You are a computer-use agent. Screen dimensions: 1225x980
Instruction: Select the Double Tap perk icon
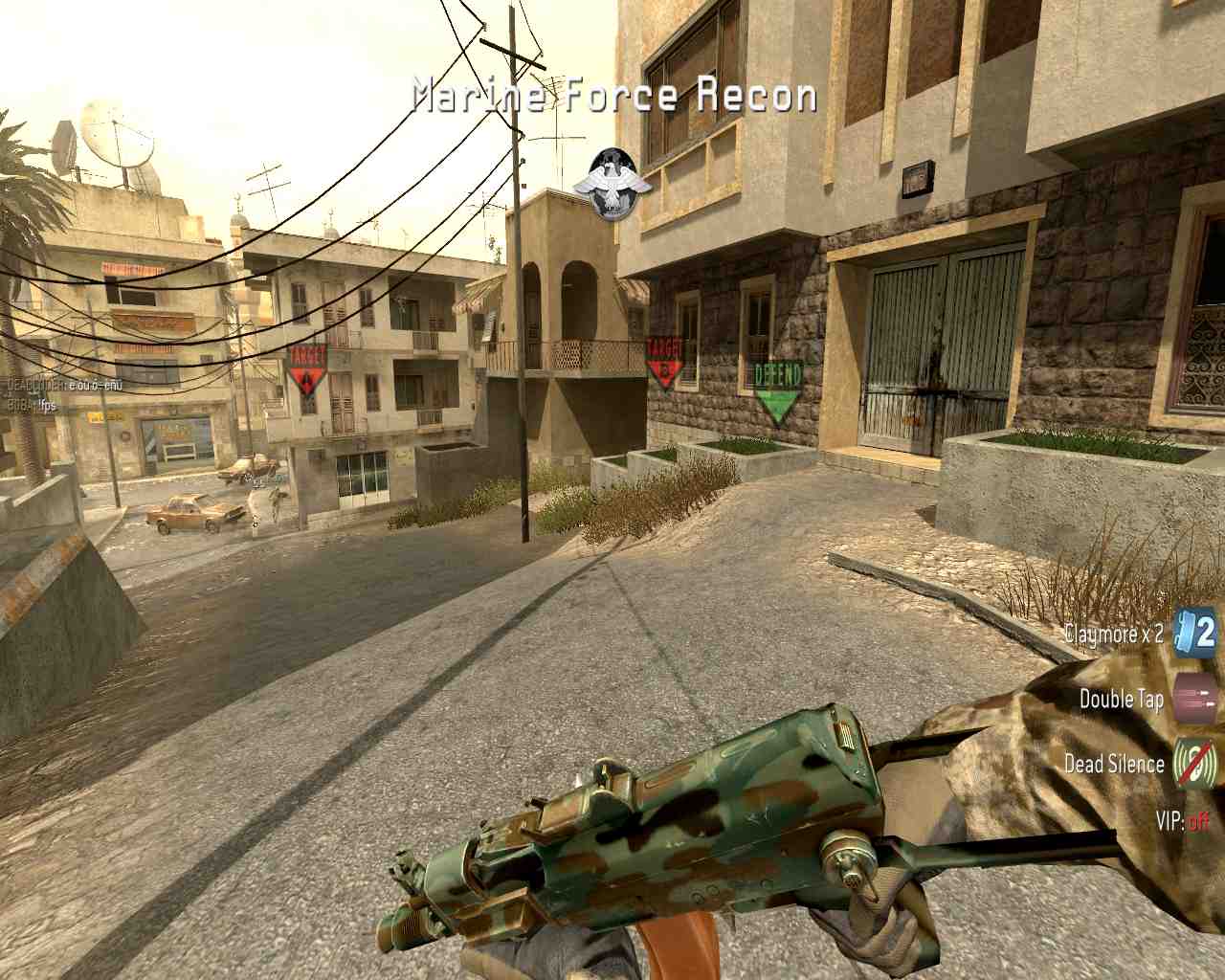[1194, 698]
